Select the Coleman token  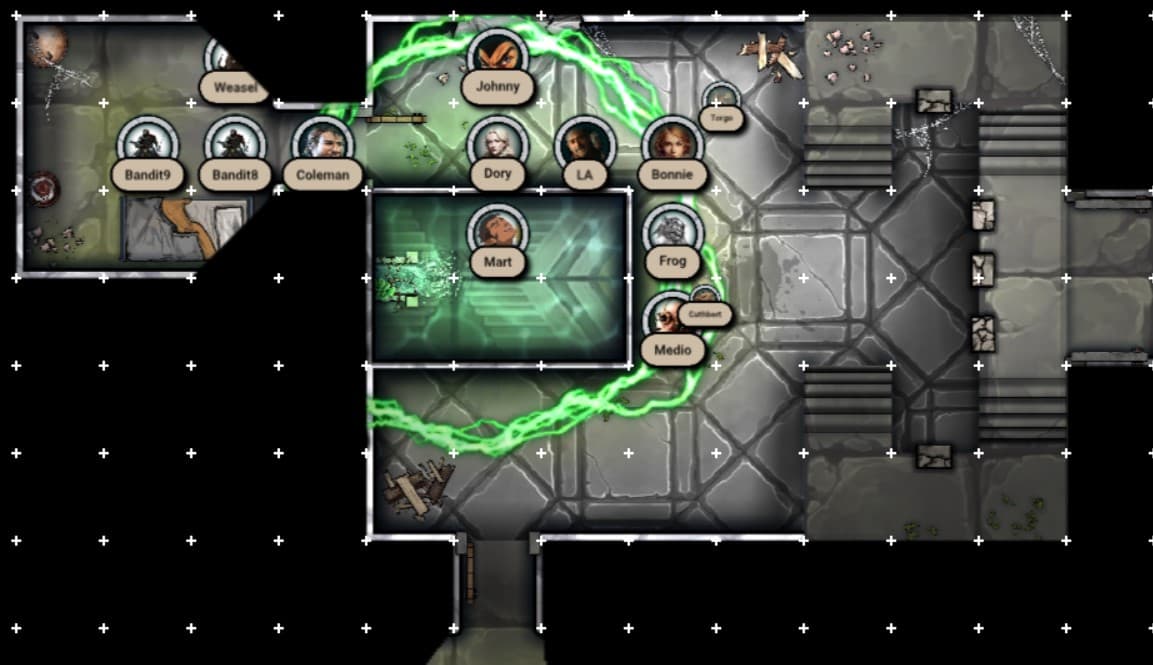[323, 144]
